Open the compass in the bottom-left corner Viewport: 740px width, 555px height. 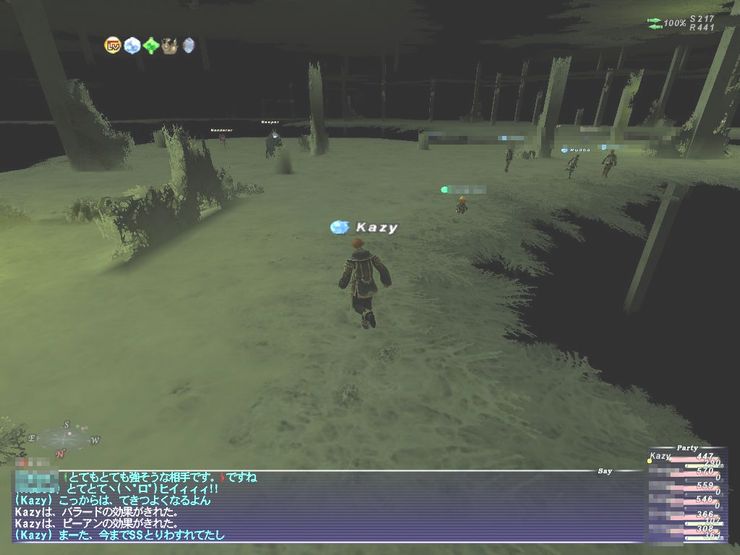click(x=64, y=437)
